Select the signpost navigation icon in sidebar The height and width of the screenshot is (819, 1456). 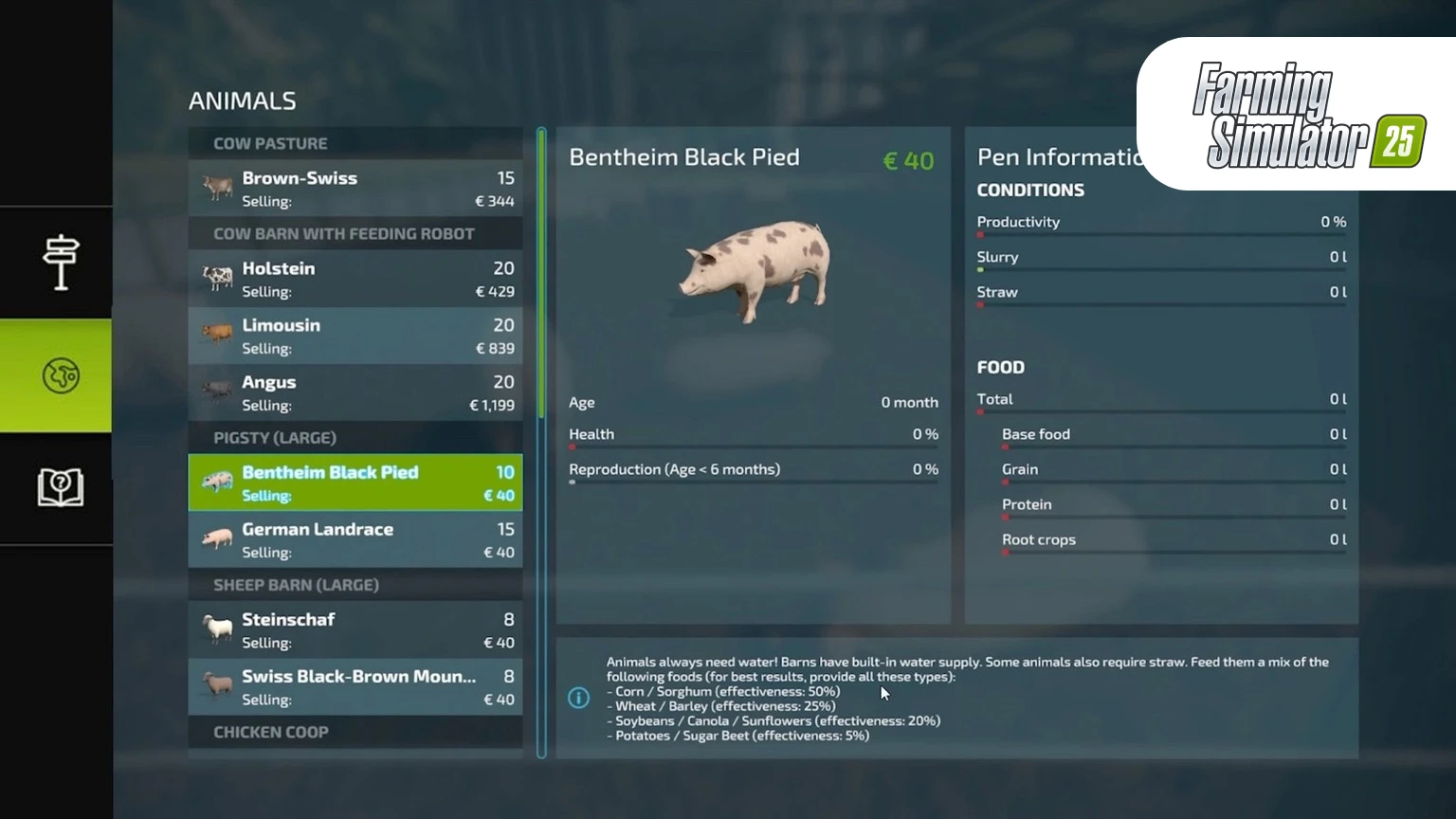[59, 261]
